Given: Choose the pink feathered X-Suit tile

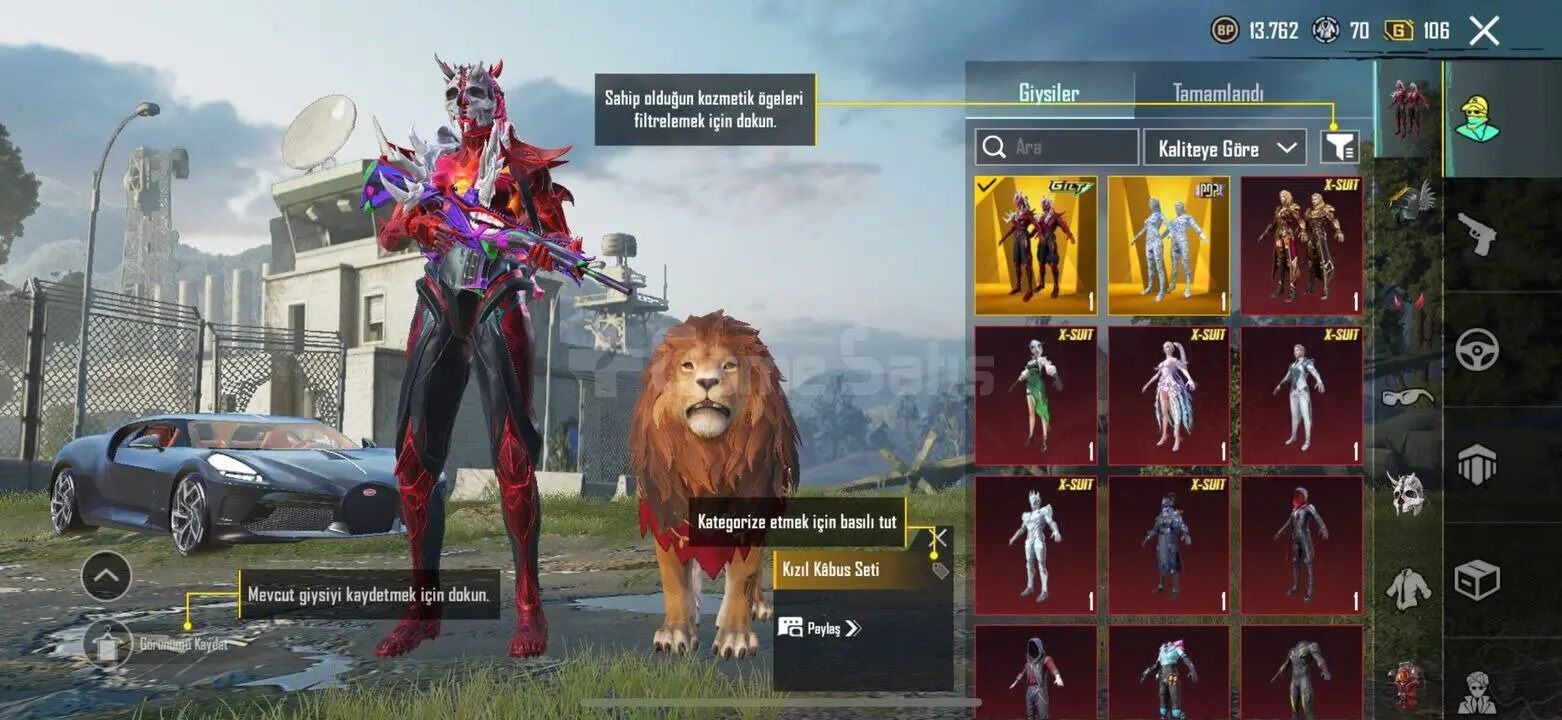Looking at the screenshot, I should (1169, 396).
